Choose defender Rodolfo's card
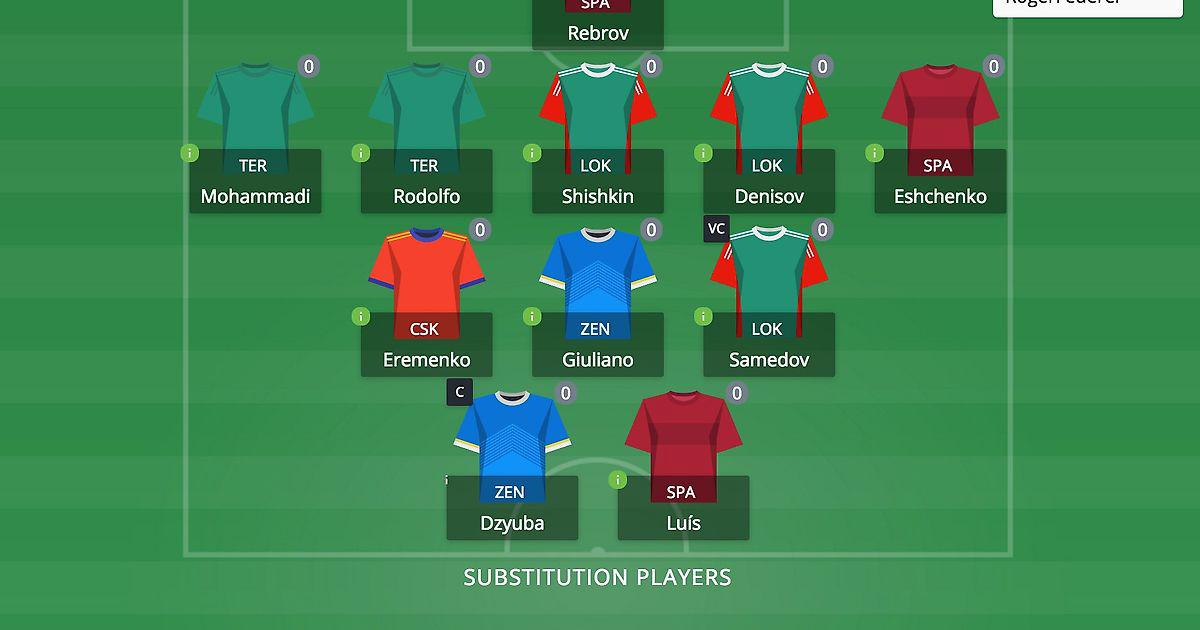This screenshot has height=630, width=1200. [x=426, y=182]
